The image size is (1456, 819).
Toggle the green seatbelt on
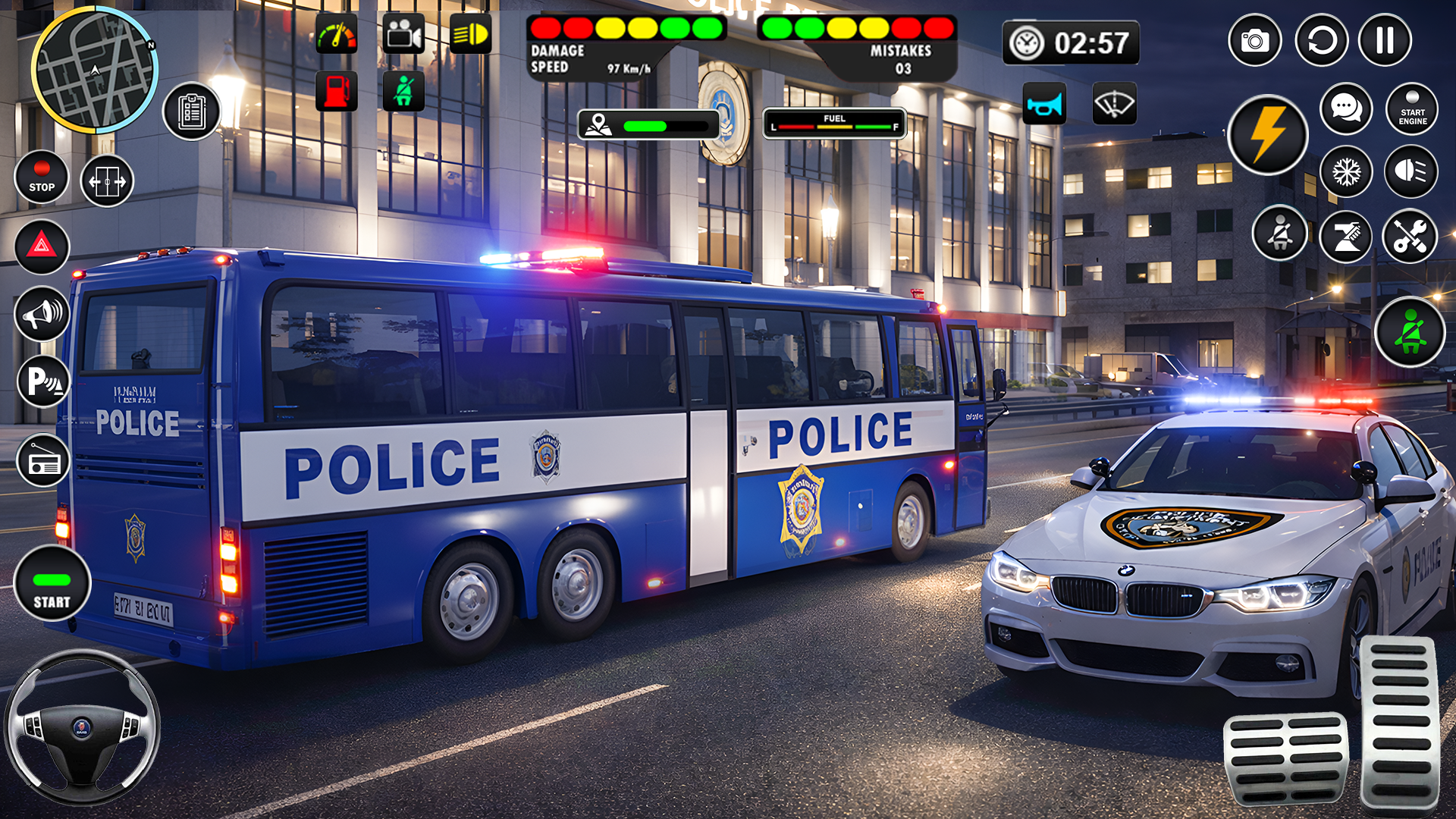click(x=1410, y=331)
